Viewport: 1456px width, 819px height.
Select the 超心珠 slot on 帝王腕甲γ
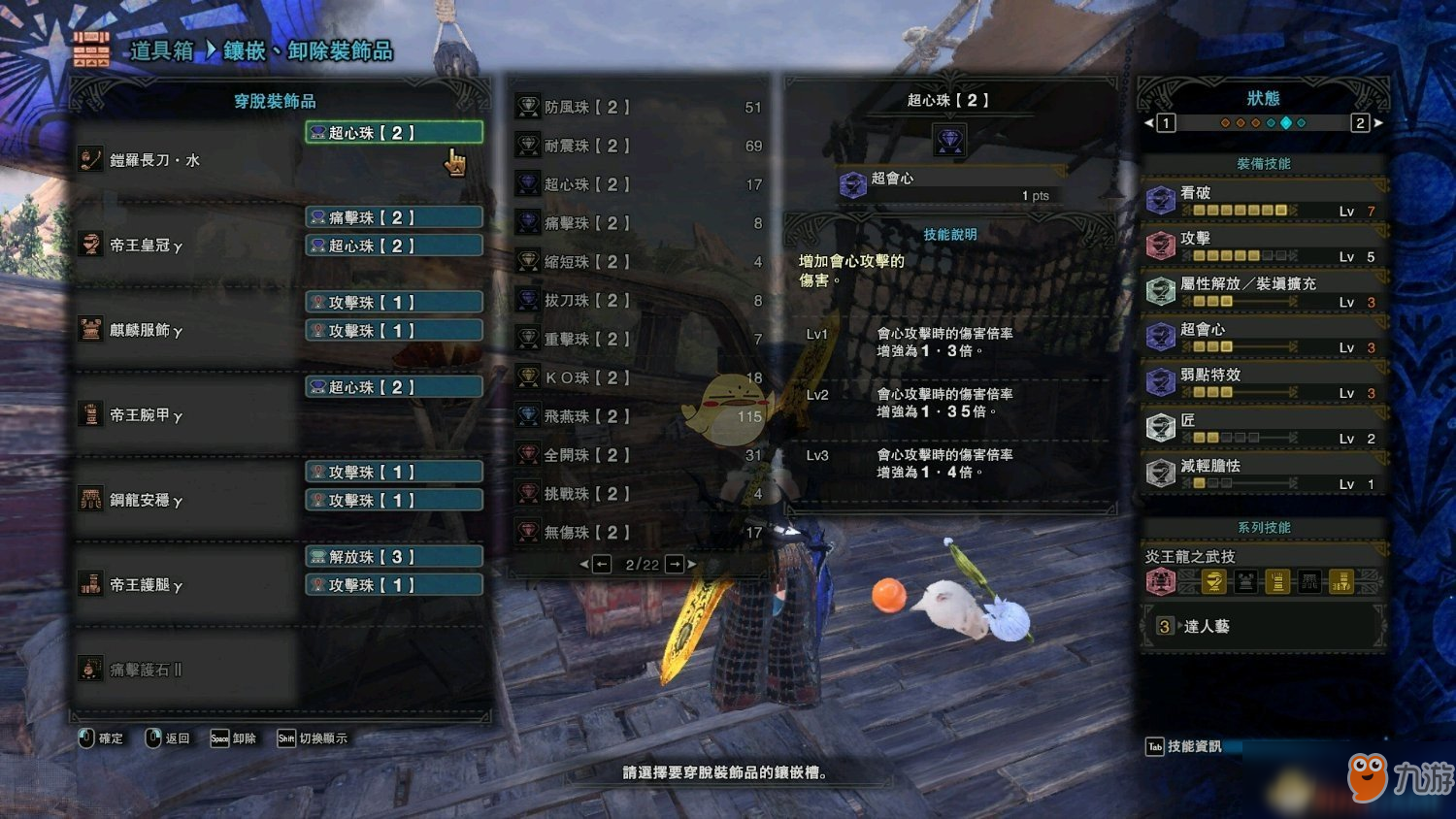pos(394,387)
